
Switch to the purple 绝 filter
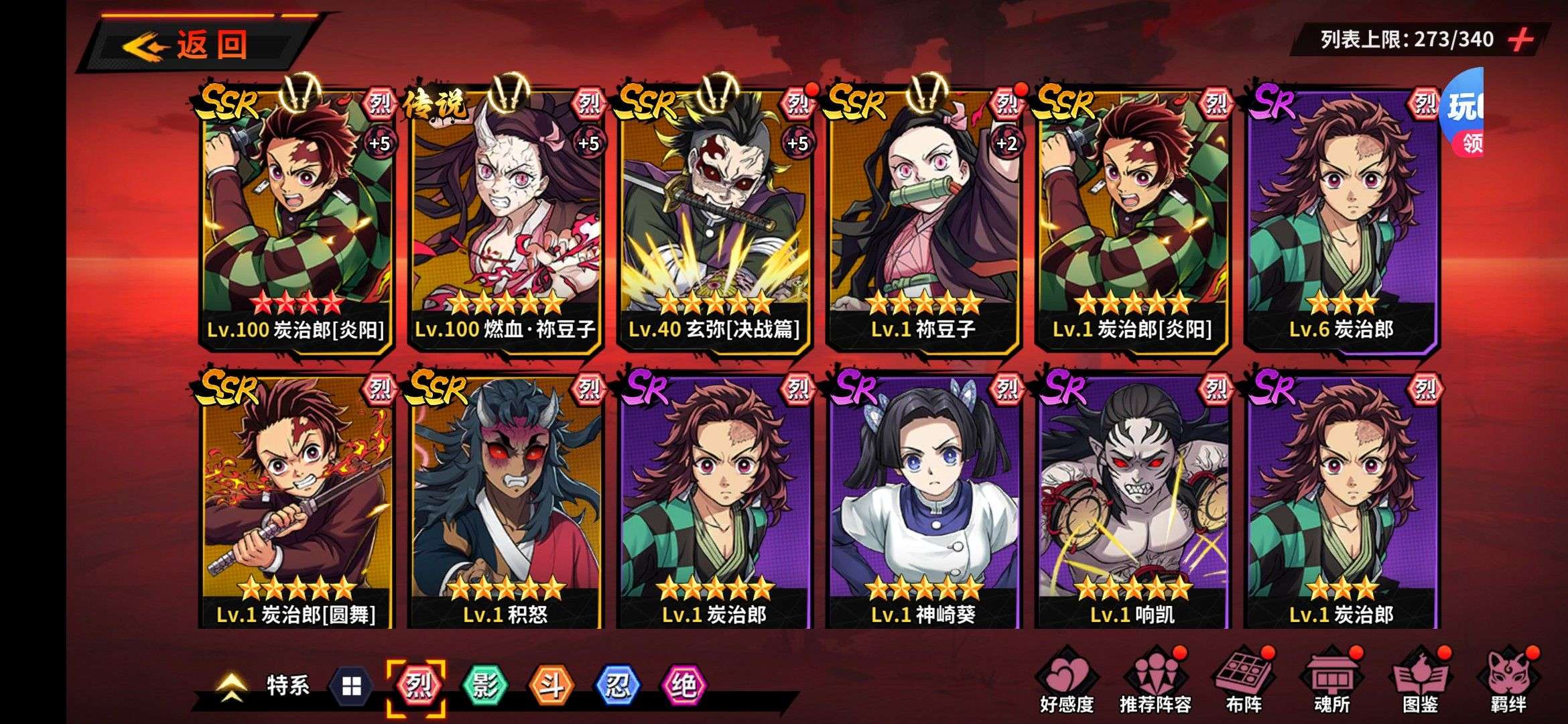click(683, 685)
